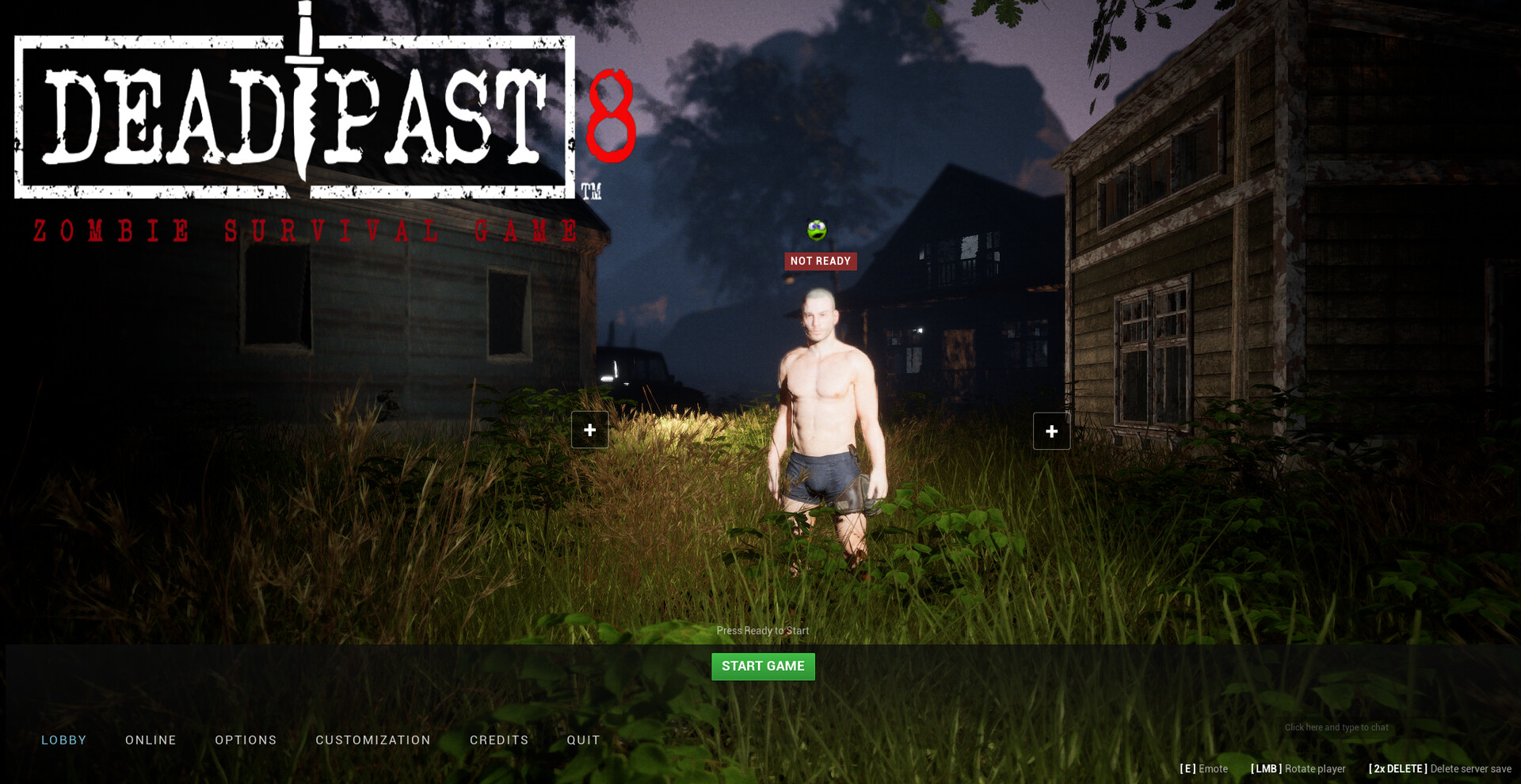
Task: Click the [E] Emote key hint
Action: (1204, 768)
